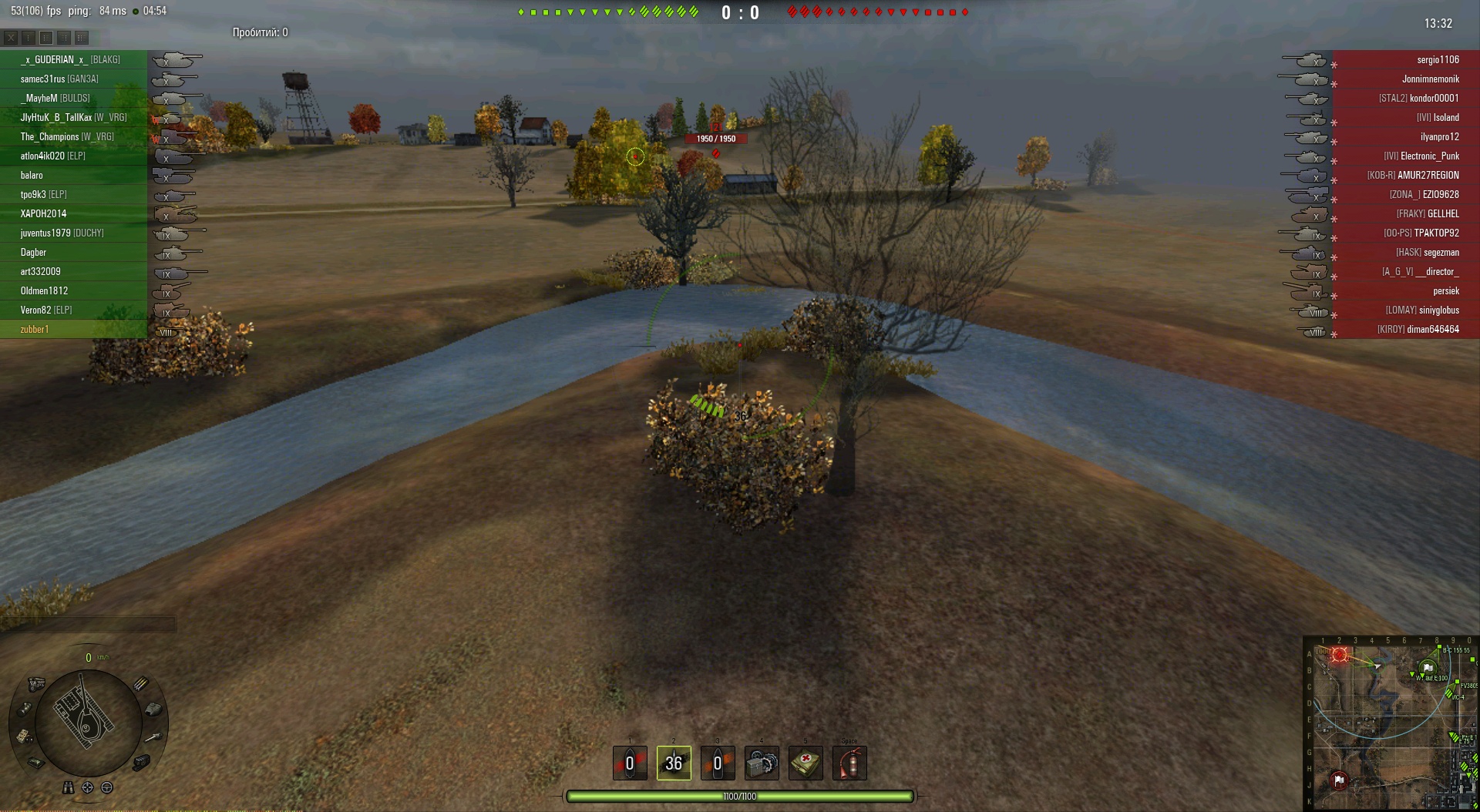Hide the player list with the X button
Viewport: 1480px width, 812px height.
tap(11, 37)
